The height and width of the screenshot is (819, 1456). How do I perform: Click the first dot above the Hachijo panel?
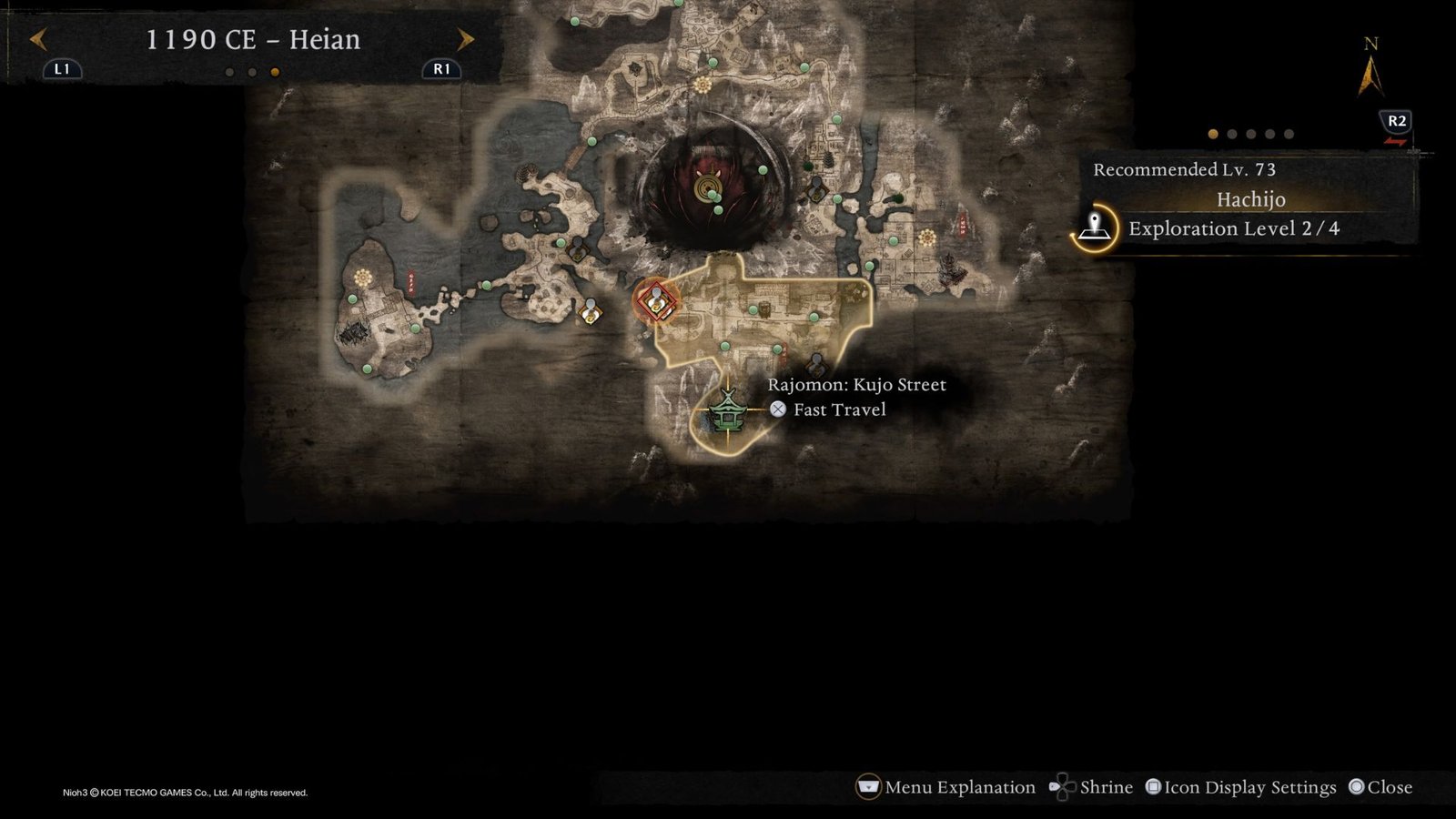pos(1214,134)
